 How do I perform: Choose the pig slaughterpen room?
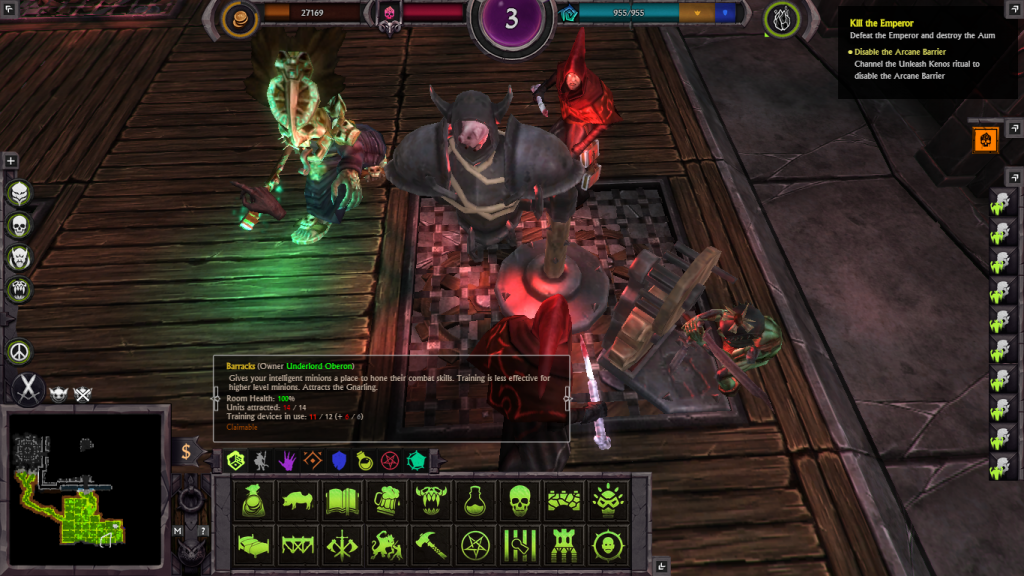point(298,500)
